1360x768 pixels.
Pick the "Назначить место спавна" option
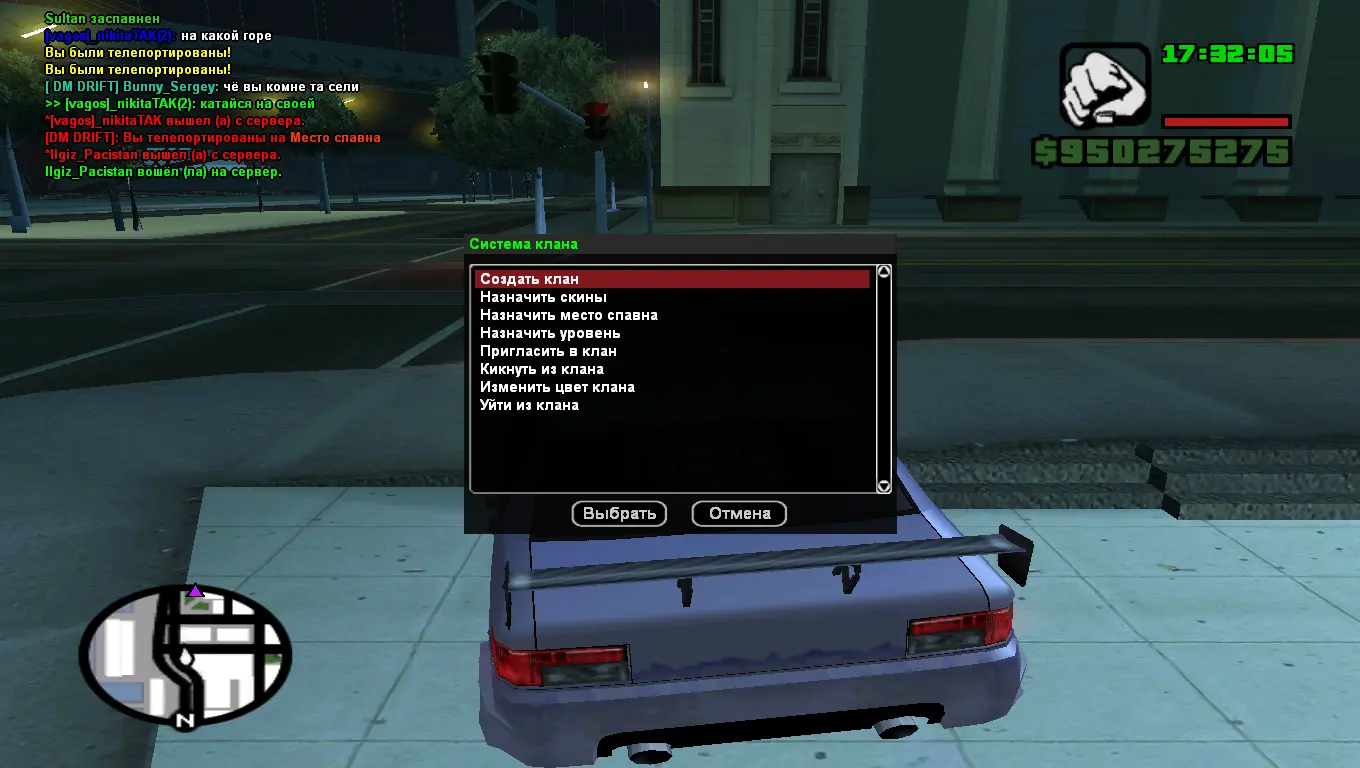[568, 315]
